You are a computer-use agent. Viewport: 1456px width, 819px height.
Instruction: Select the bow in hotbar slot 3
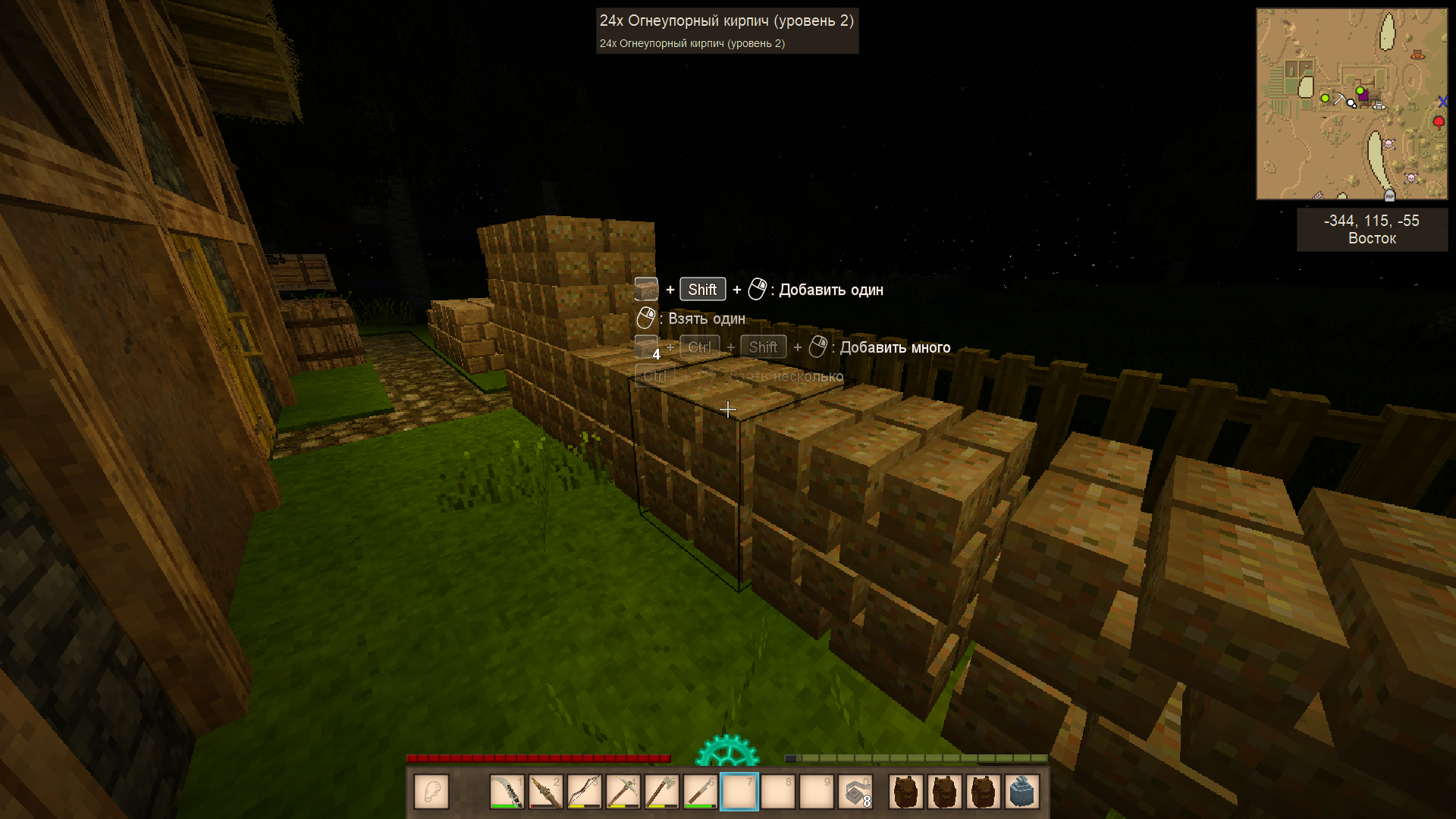click(585, 792)
